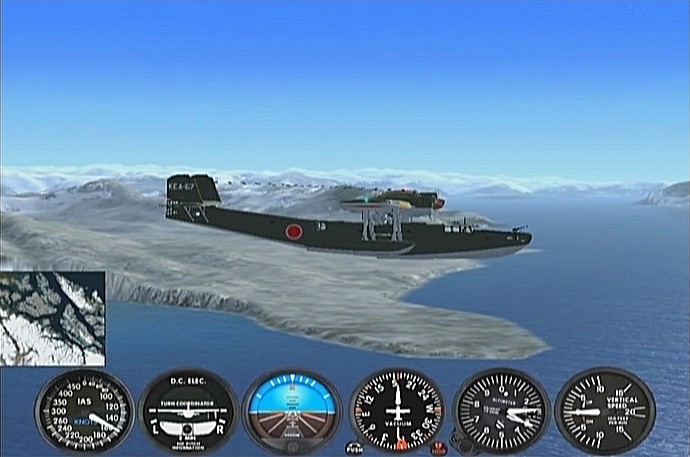Click the altimeter gauge
Screen dimensions: 690x457
click(x=501, y=411)
